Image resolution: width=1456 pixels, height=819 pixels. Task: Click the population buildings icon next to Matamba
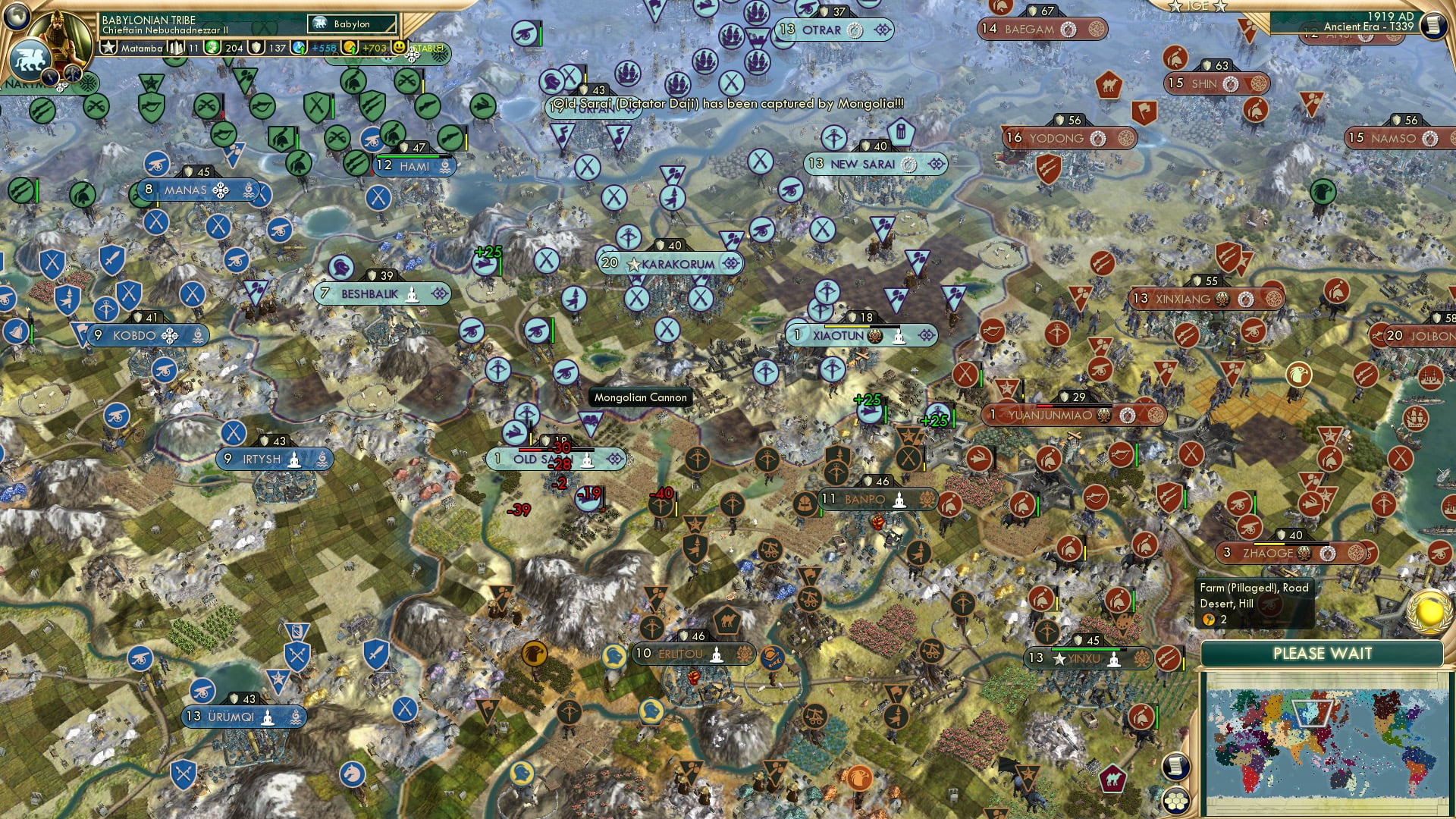point(177,48)
